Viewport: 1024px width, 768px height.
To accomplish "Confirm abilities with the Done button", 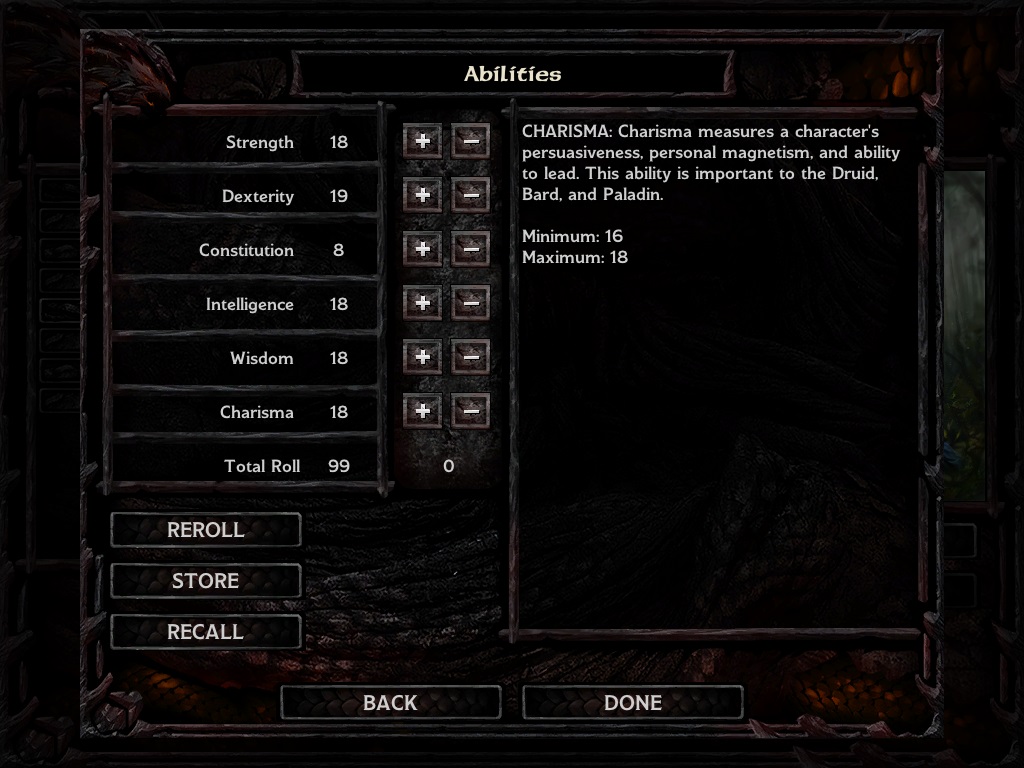I will point(632,703).
